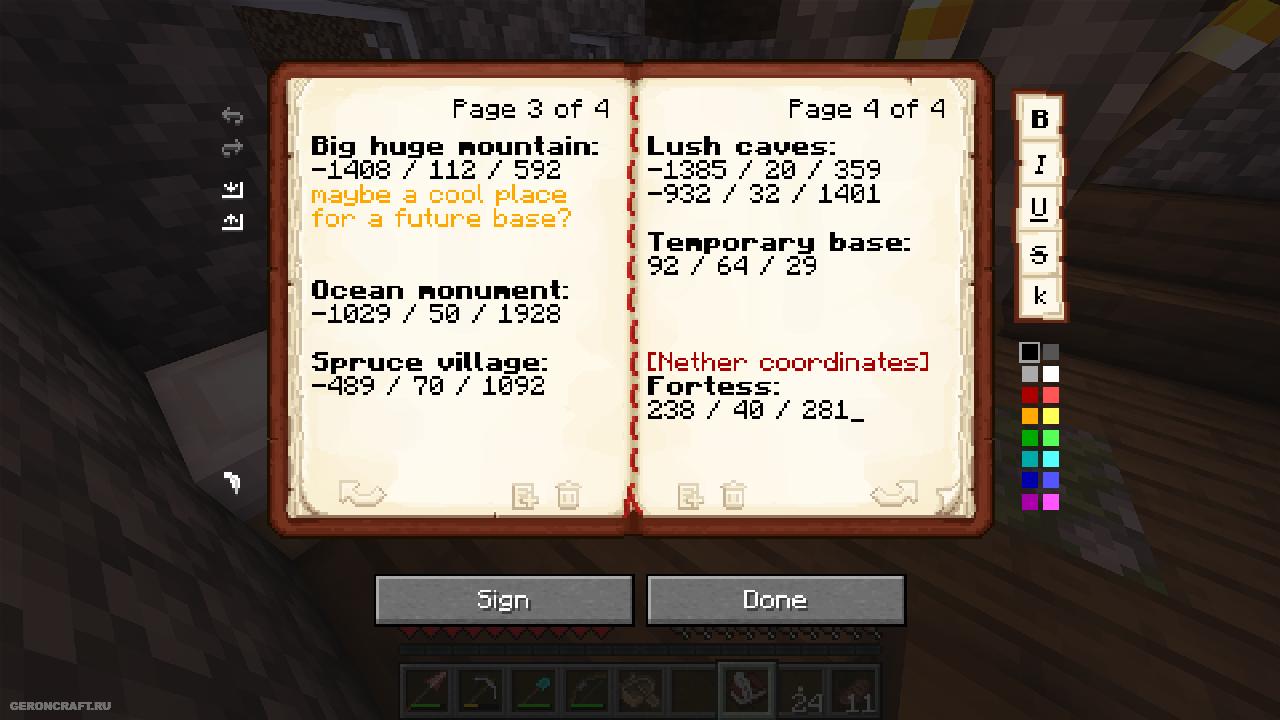Choose the magenta pink color swatch

tap(1050, 502)
